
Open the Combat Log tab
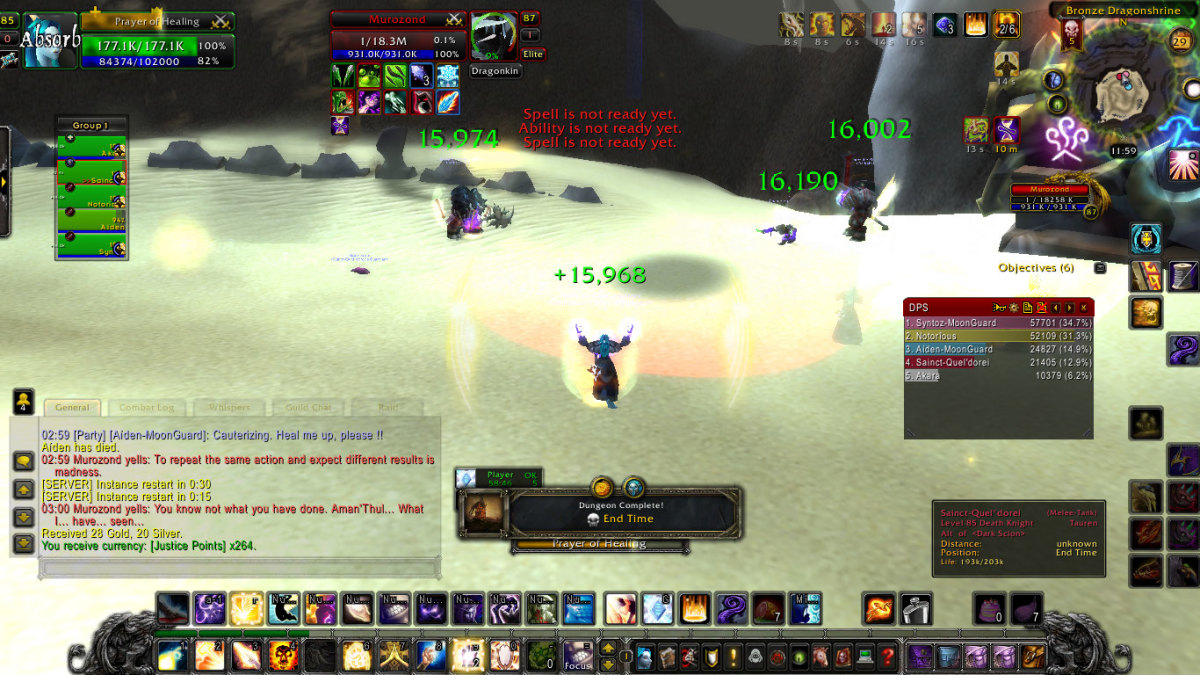[146, 407]
